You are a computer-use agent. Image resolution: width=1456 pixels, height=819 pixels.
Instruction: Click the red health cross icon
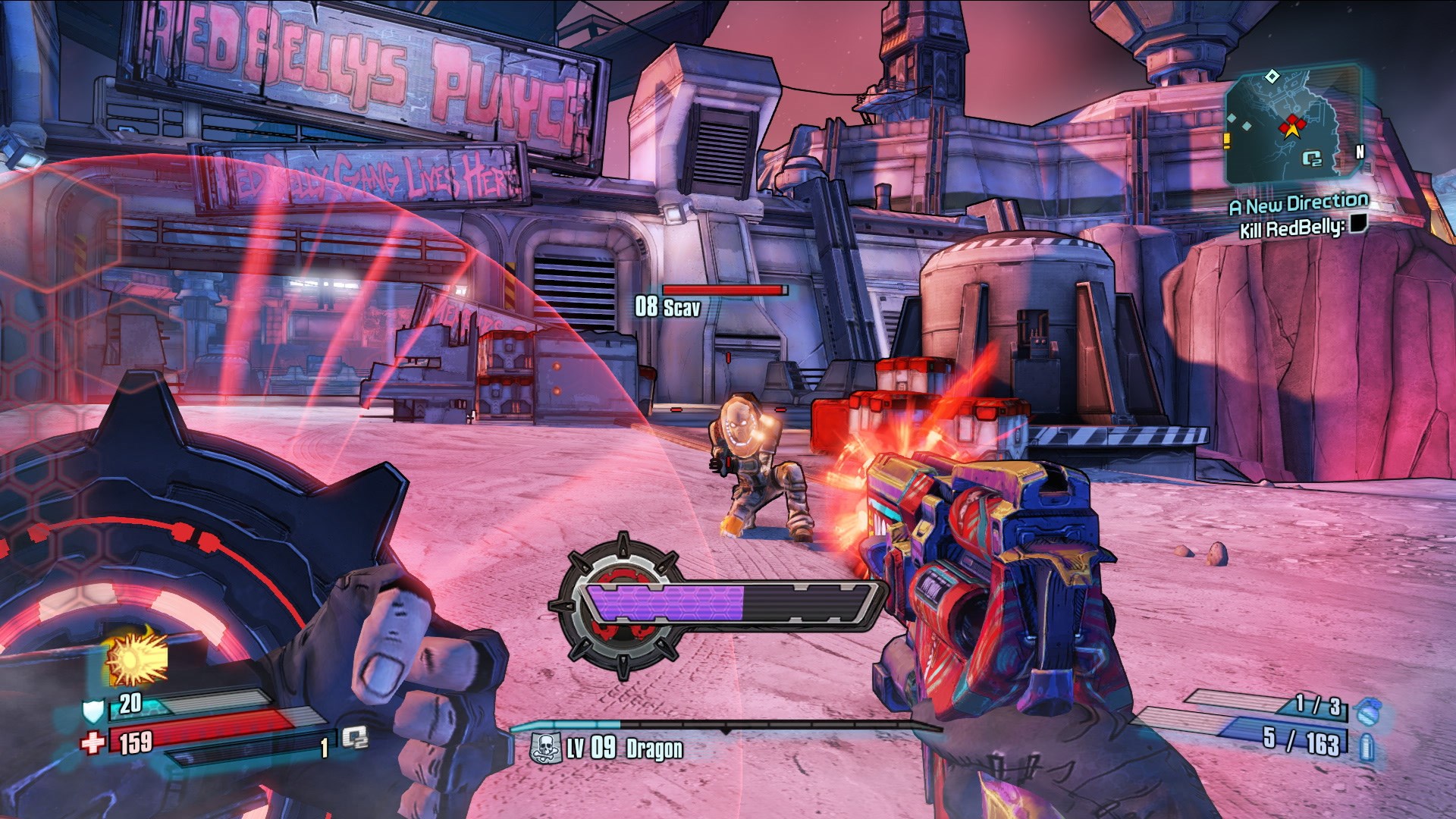[91, 742]
